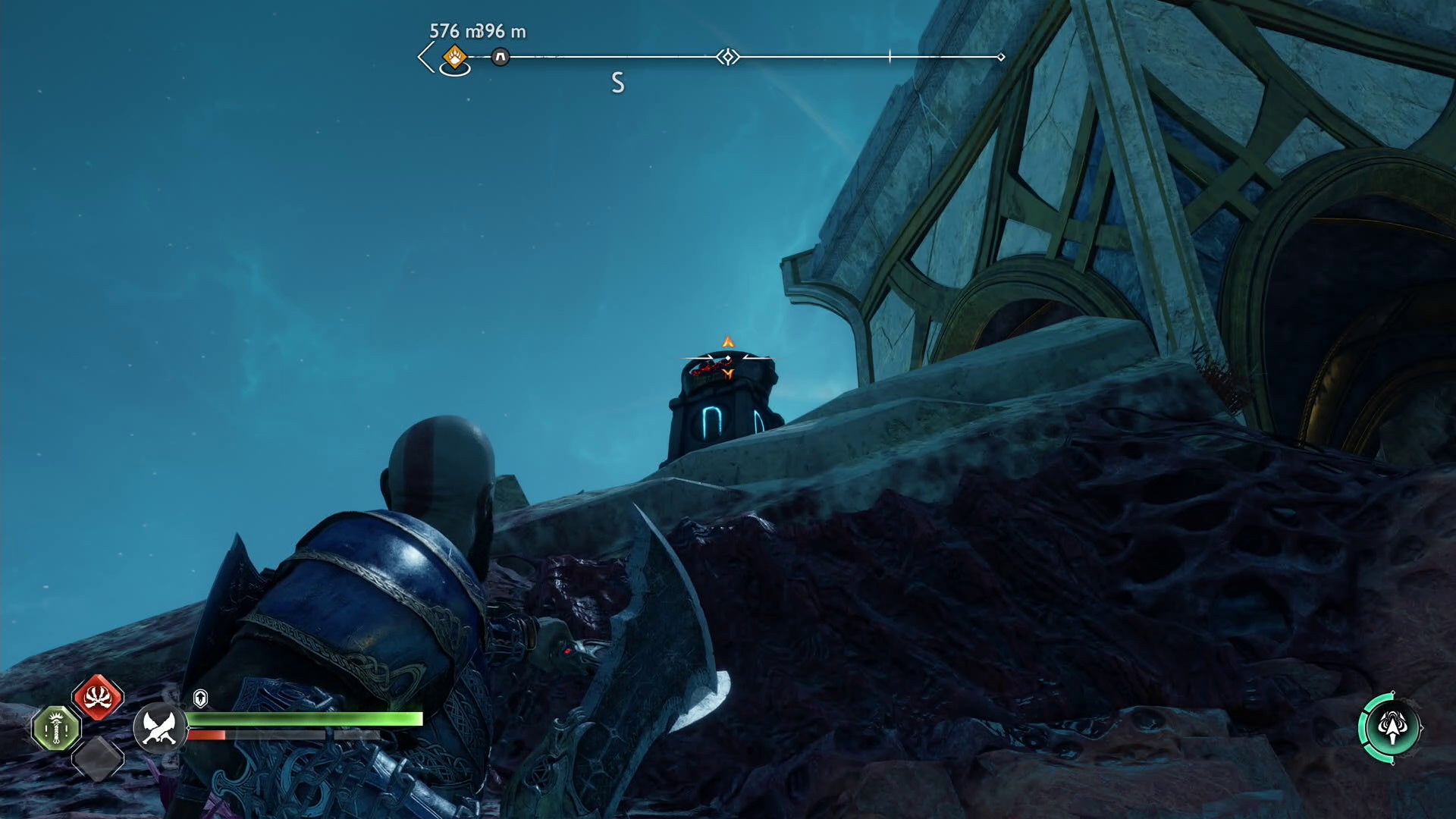Choose the empty grey runic attack slot
The image size is (1456, 819).
tap(98, 758)
